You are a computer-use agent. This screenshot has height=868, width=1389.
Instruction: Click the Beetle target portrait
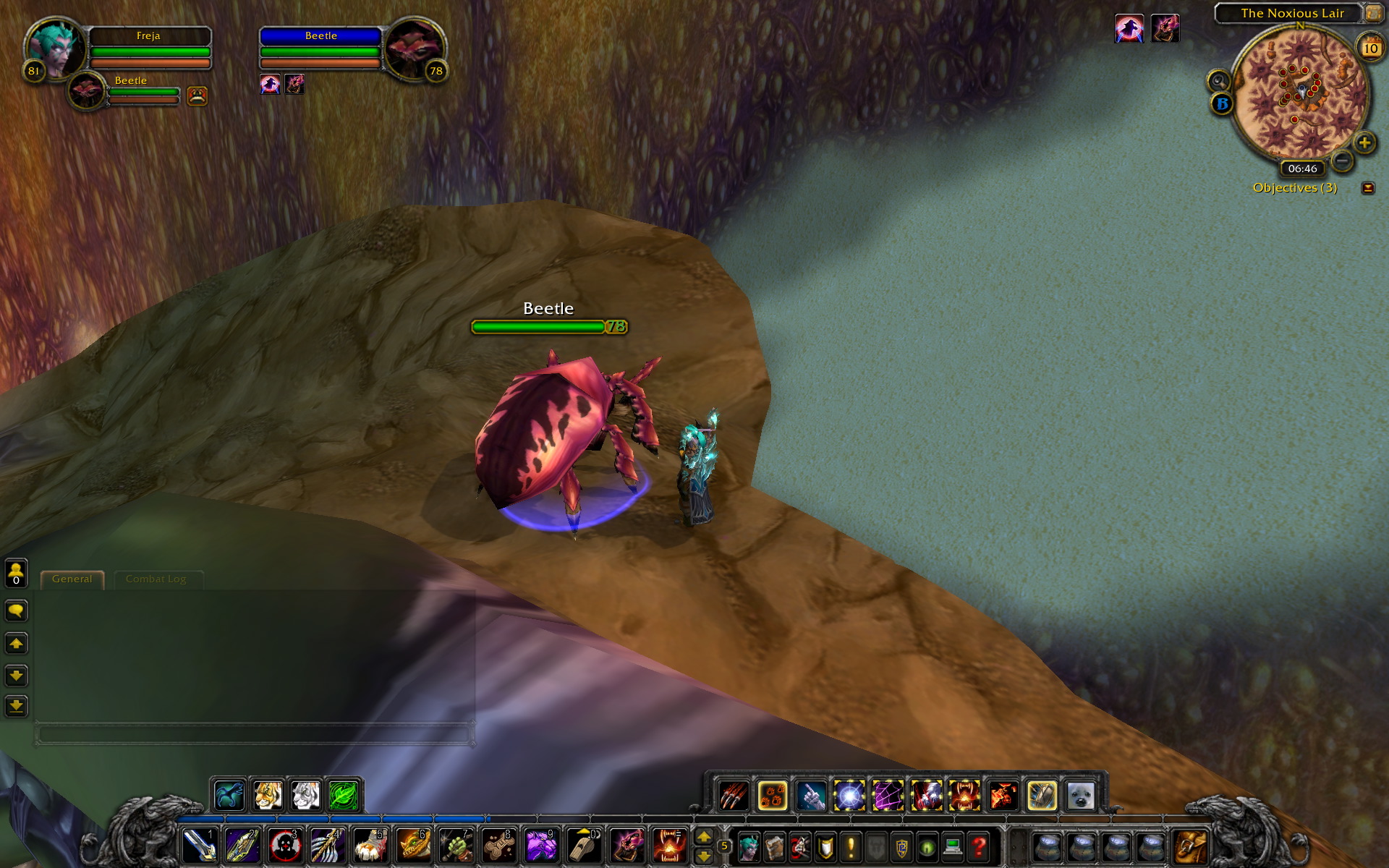(x=413, y=49)
